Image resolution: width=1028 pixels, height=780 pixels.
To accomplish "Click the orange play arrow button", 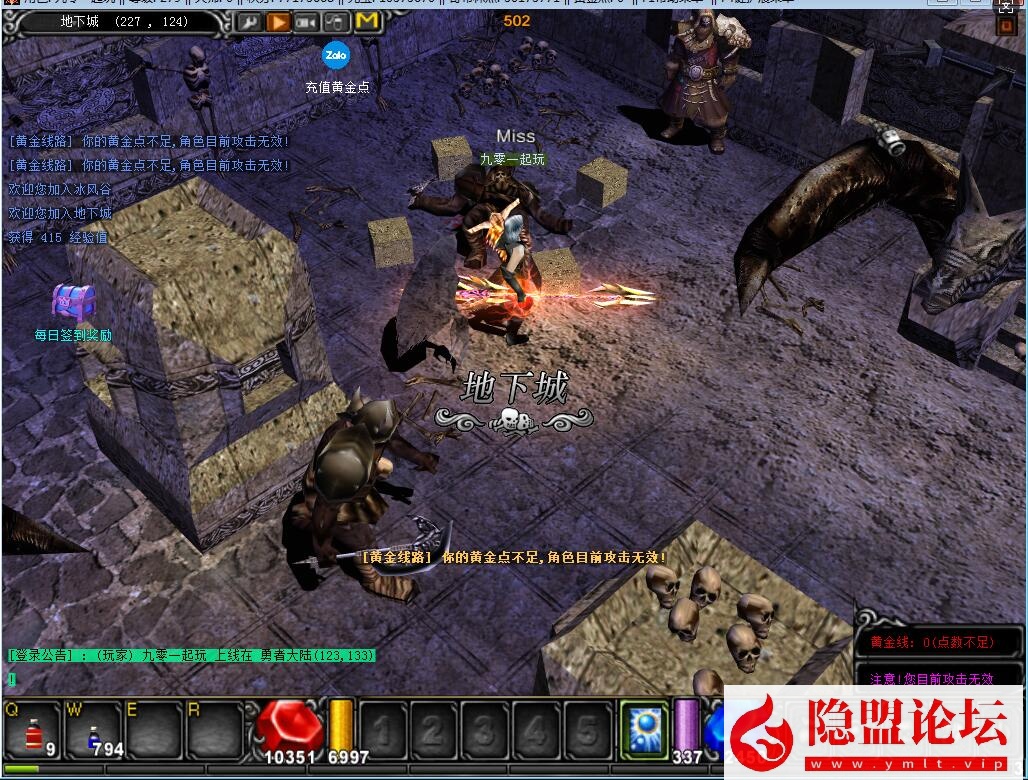I will point(279,21).
